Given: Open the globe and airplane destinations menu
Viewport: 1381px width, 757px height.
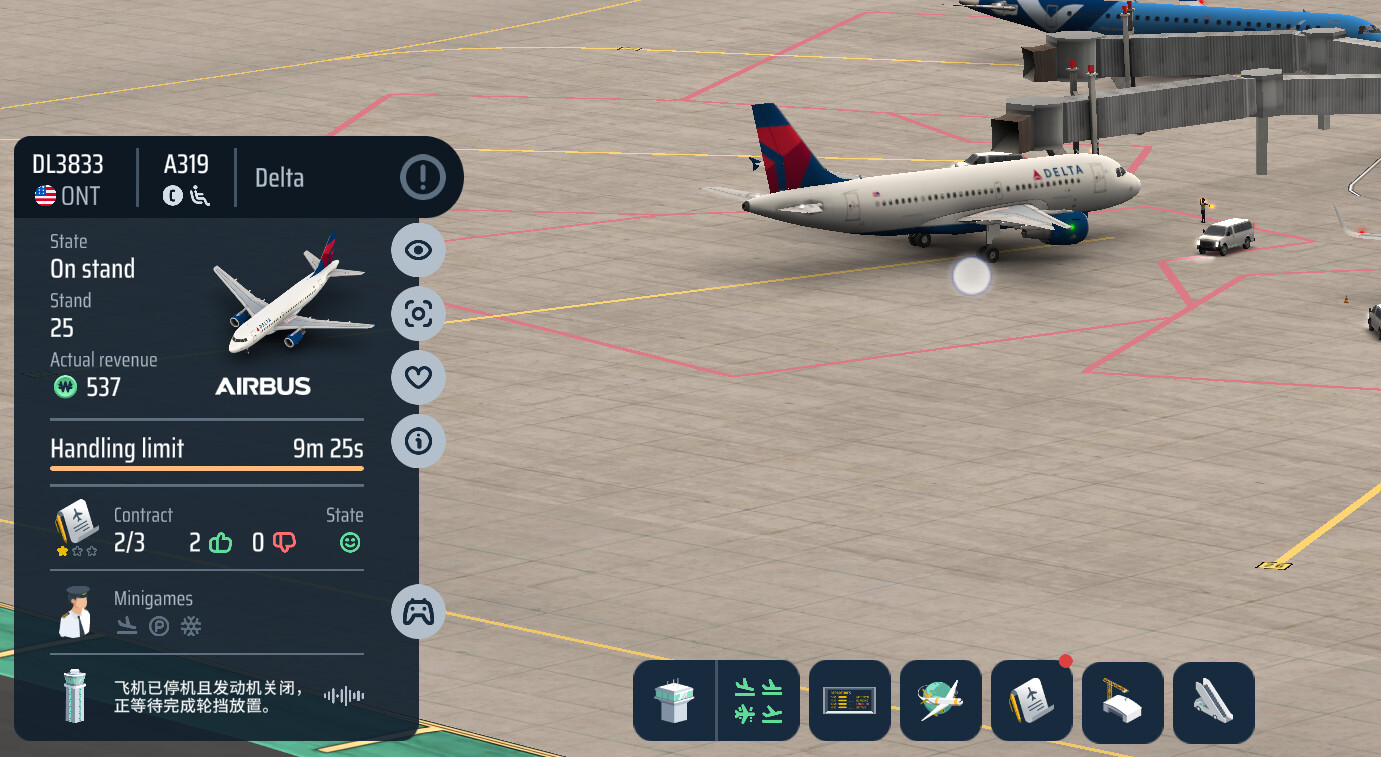Looking at the screenshot, I should [940, 701].
